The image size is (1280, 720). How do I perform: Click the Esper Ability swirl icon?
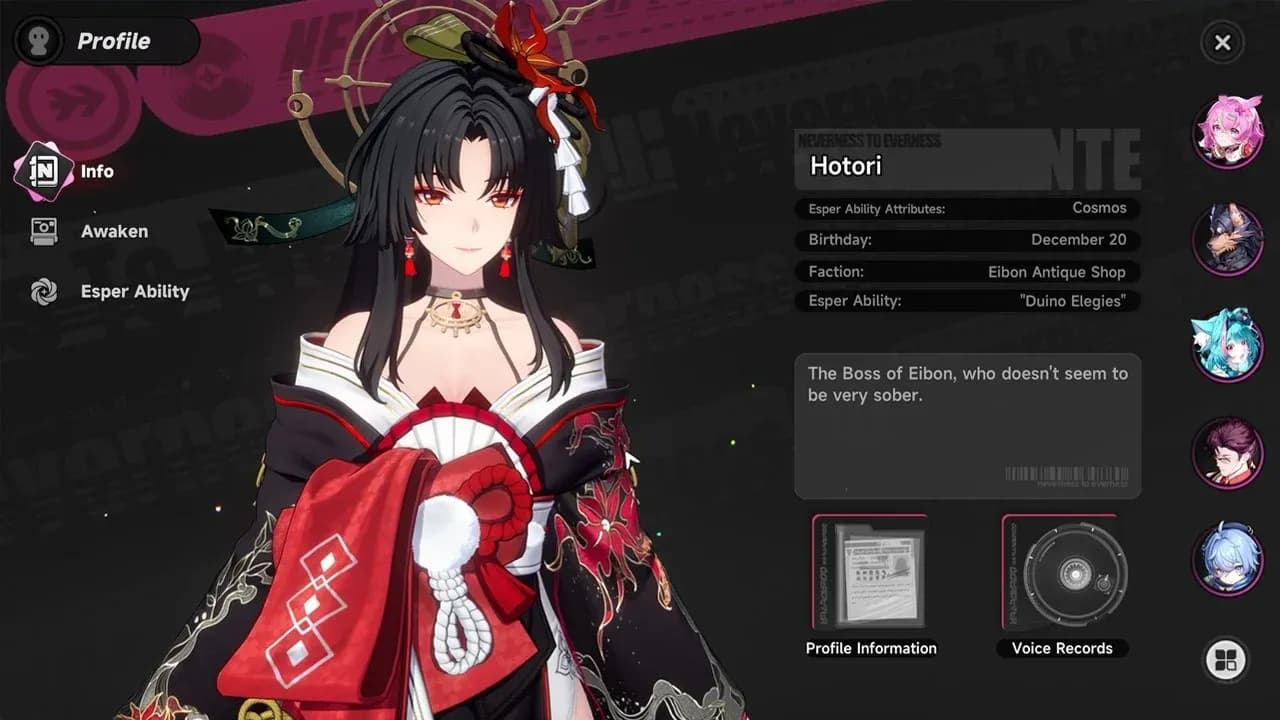44,291
